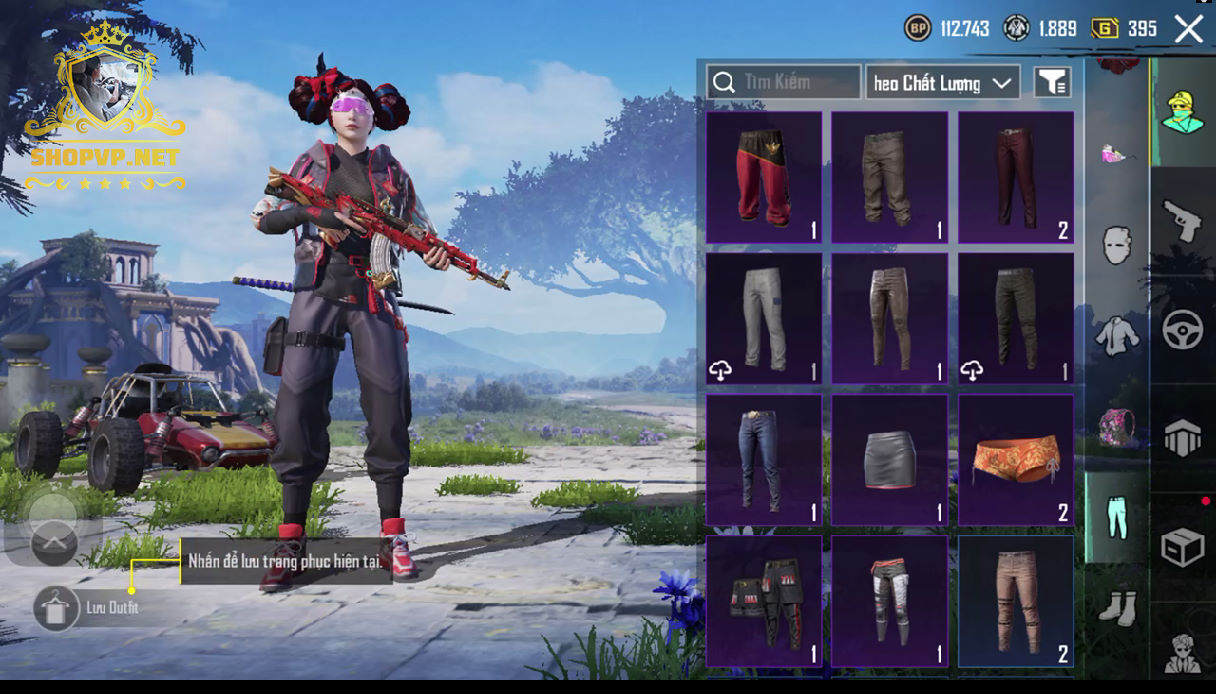This screenshot has width=1216, height=694.
Task: Select the dark maroon trousers item
Action: pyautogui.click(x=1015, y=177)
